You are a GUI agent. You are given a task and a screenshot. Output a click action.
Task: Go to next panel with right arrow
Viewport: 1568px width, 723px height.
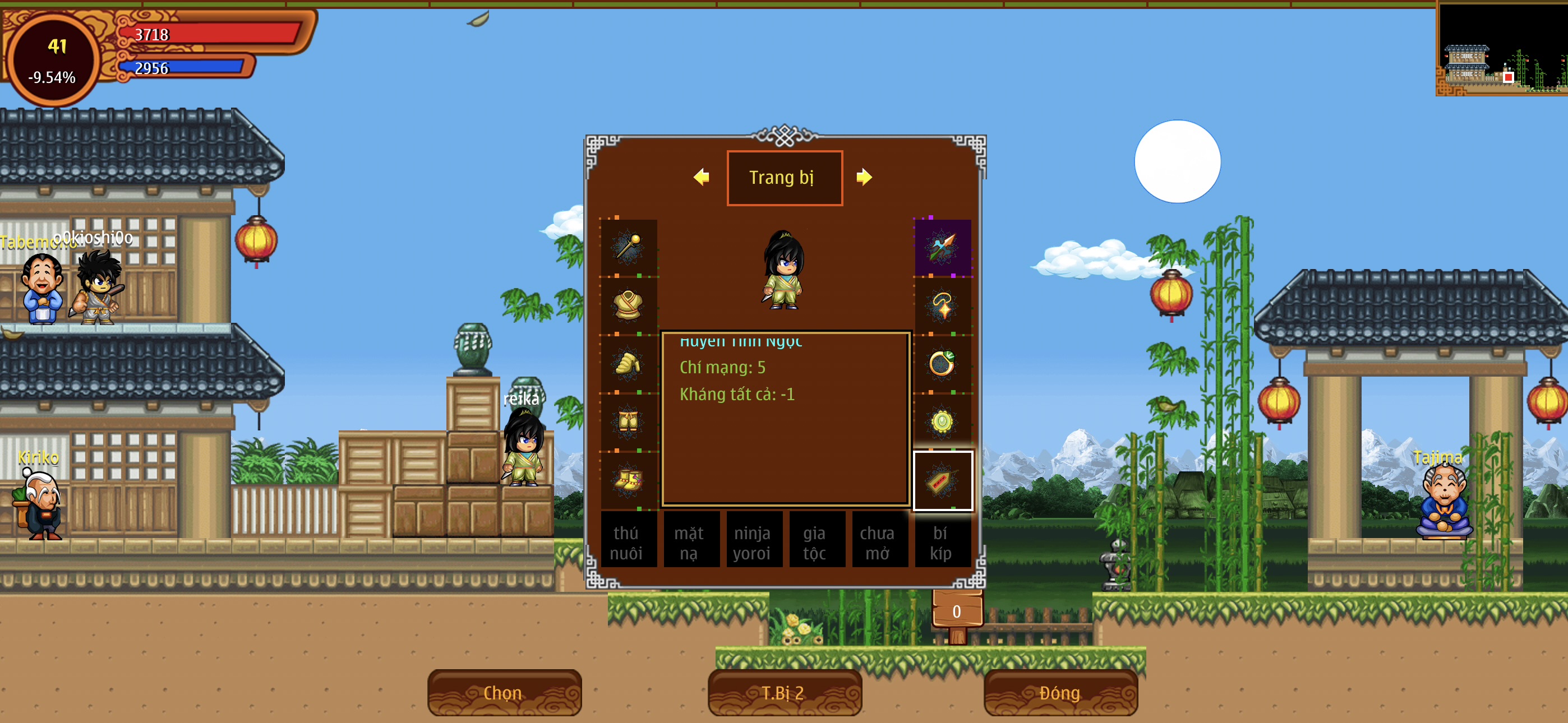coord(864,177)
